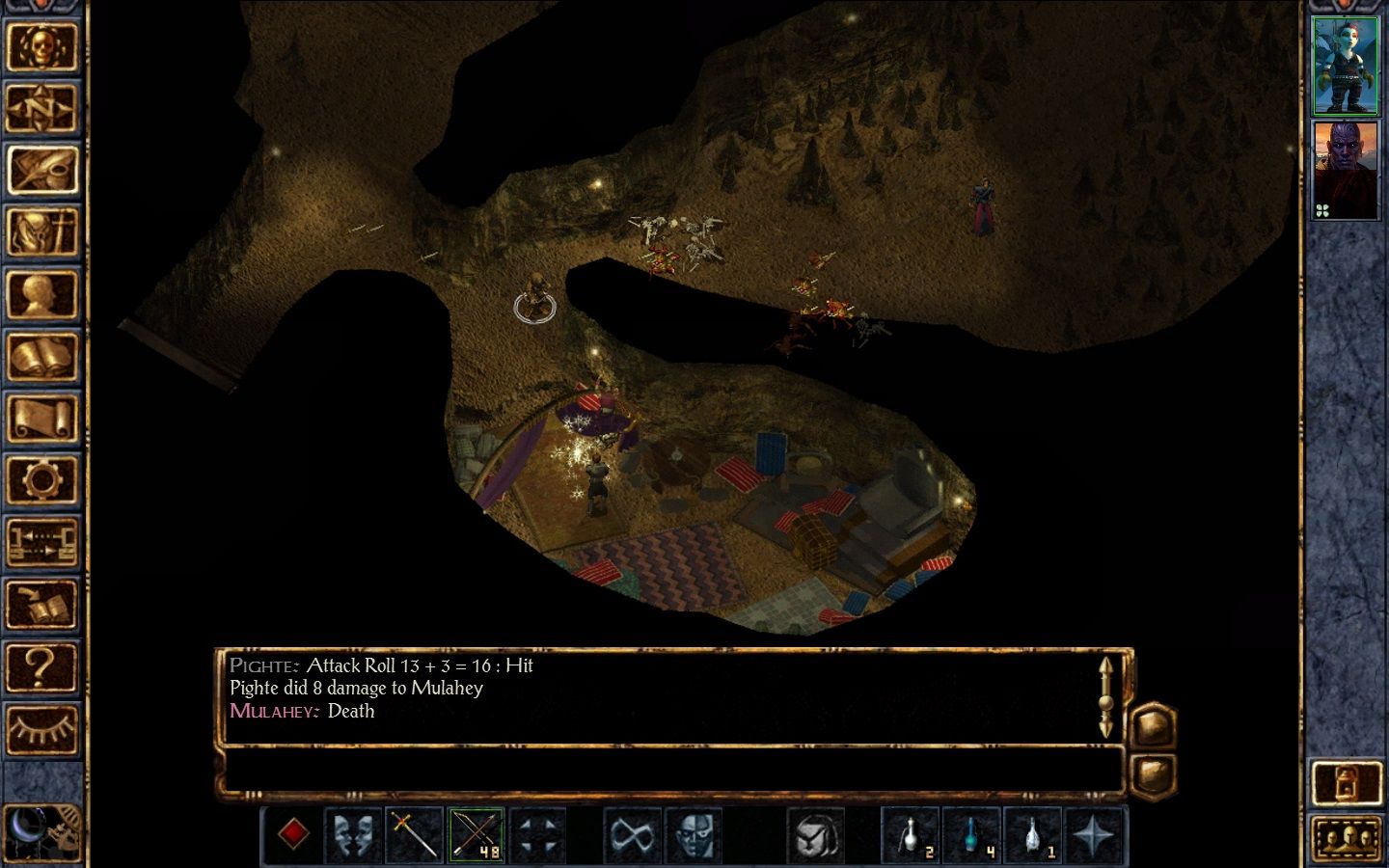Open the area map compass button
1389x868 pixels.
click(x=41, y=108)
